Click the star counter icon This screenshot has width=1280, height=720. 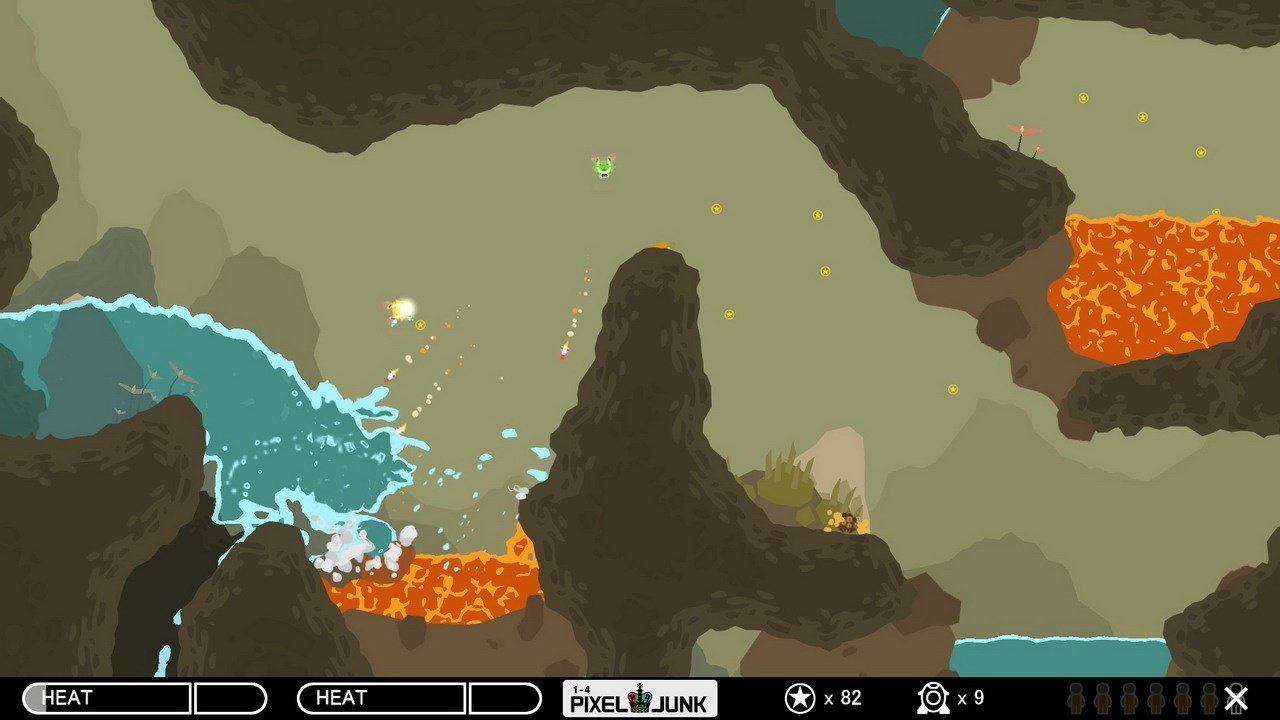click(800, 697)
